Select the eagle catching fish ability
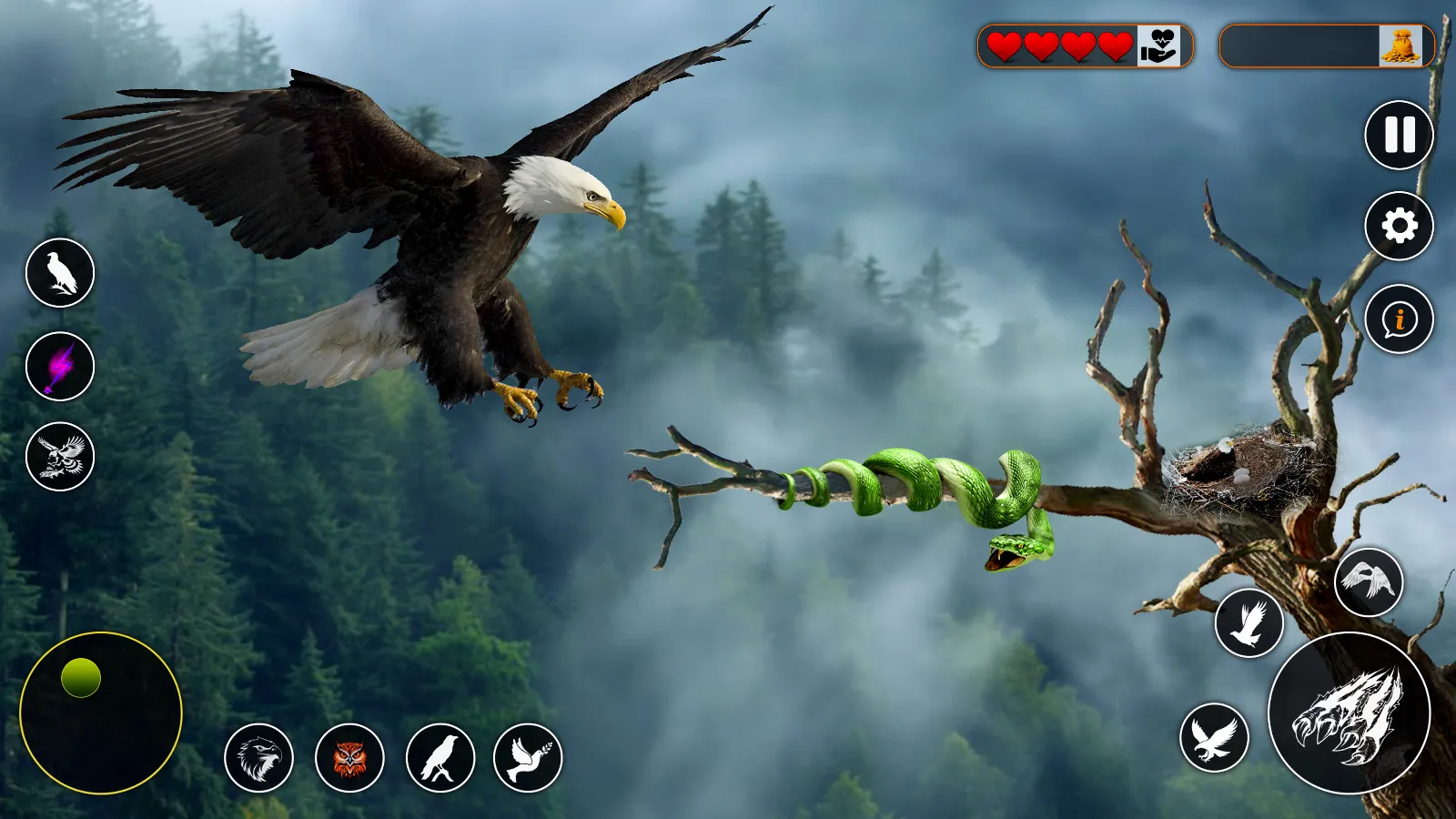This screenshot has width=1456, height=819. coord(60,457)
